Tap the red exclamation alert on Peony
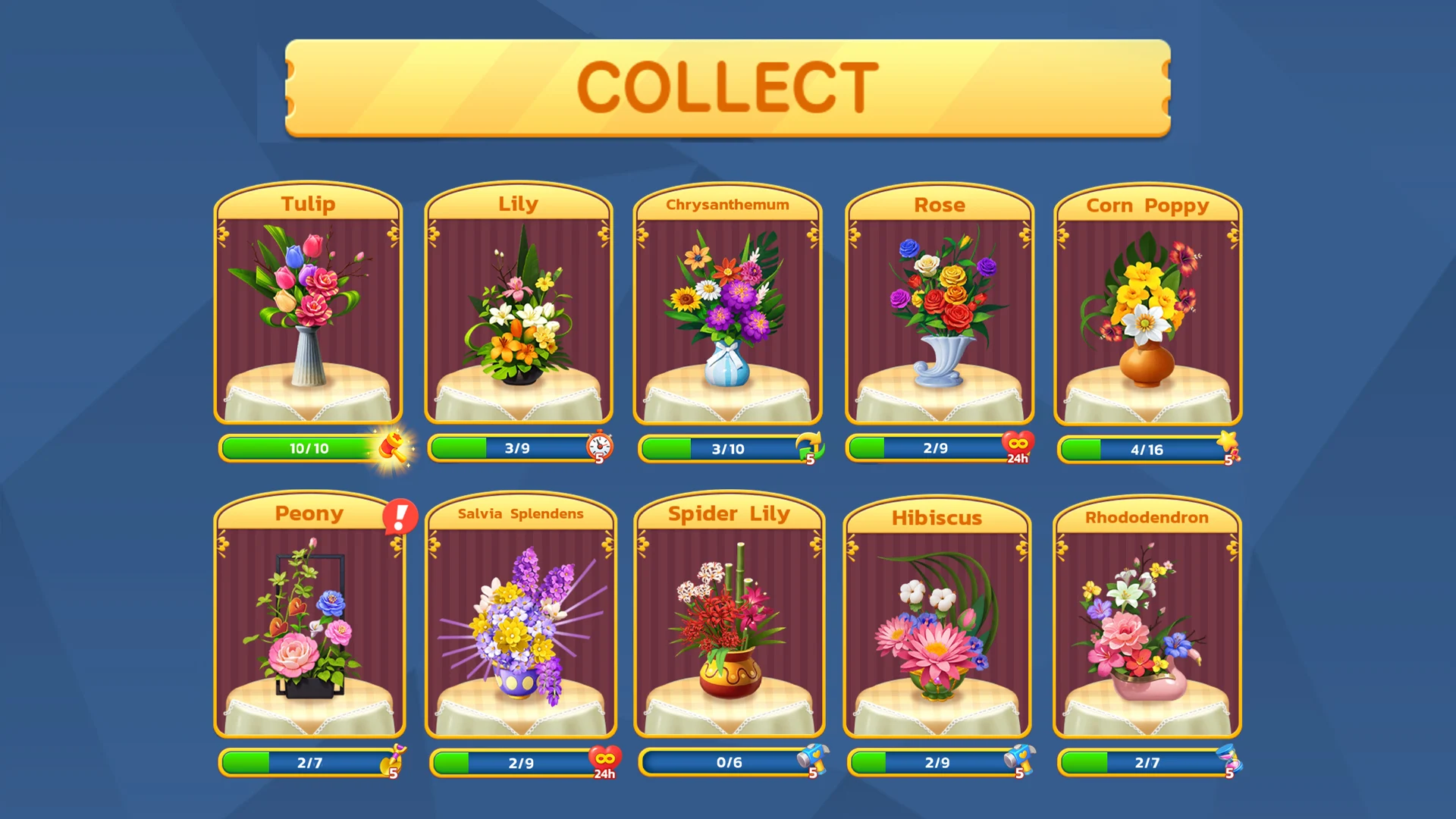This screenshot has width=1456, height=819. [400, 516]
